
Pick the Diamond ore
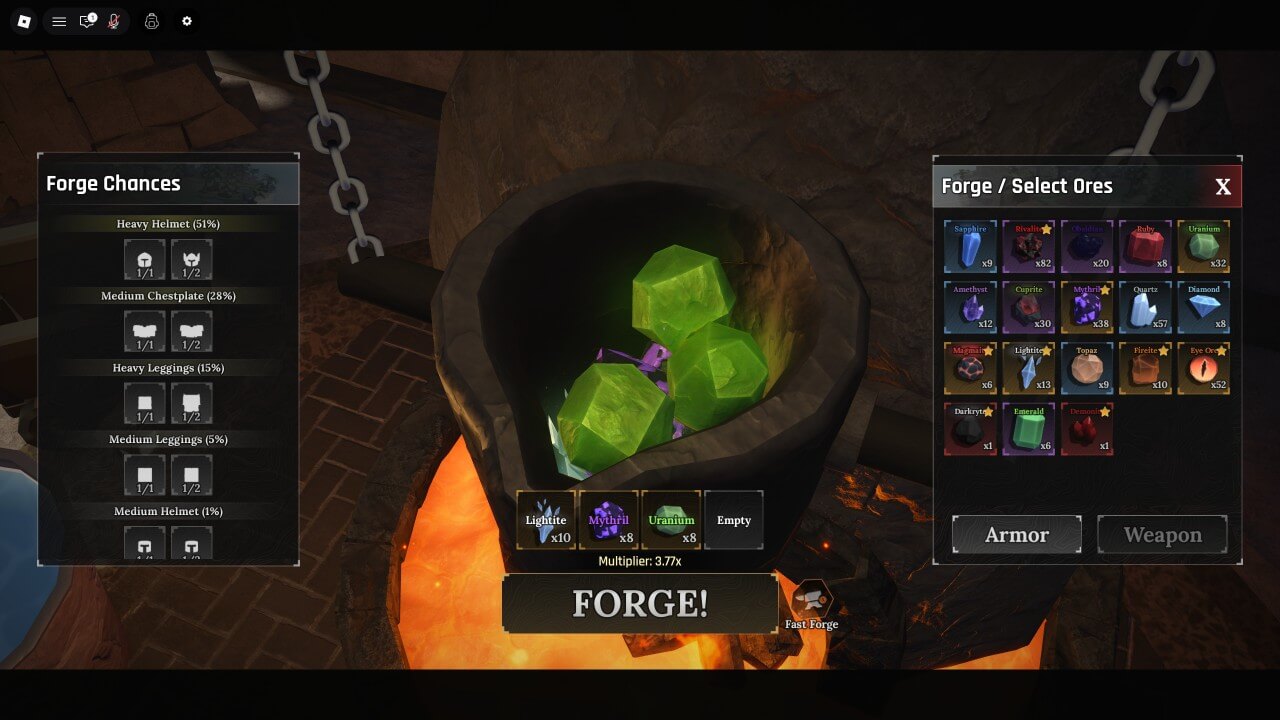pyautogui.click(x=1203, y=308)
